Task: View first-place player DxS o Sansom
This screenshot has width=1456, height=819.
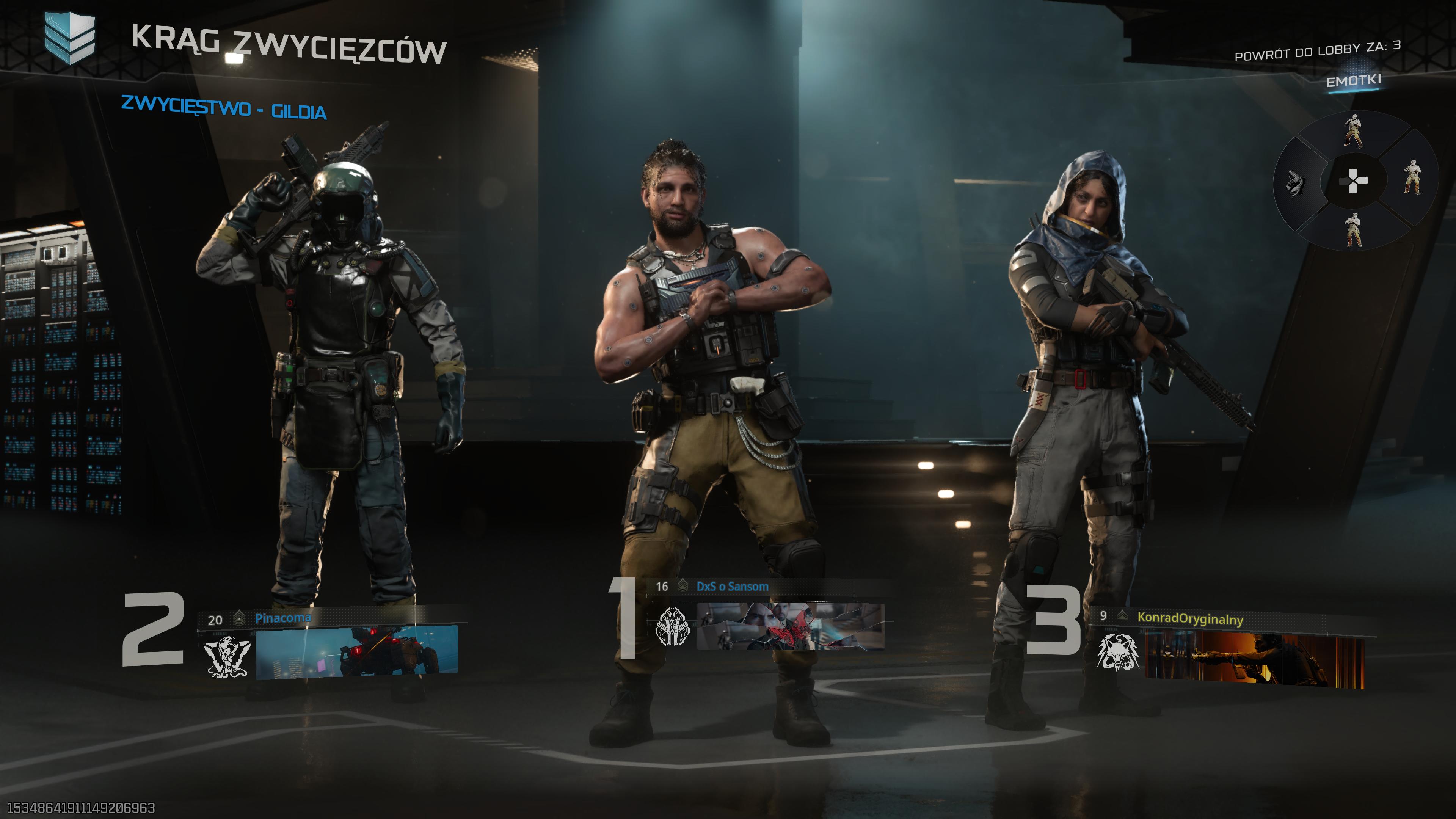Action: click(x=732, y=587)
